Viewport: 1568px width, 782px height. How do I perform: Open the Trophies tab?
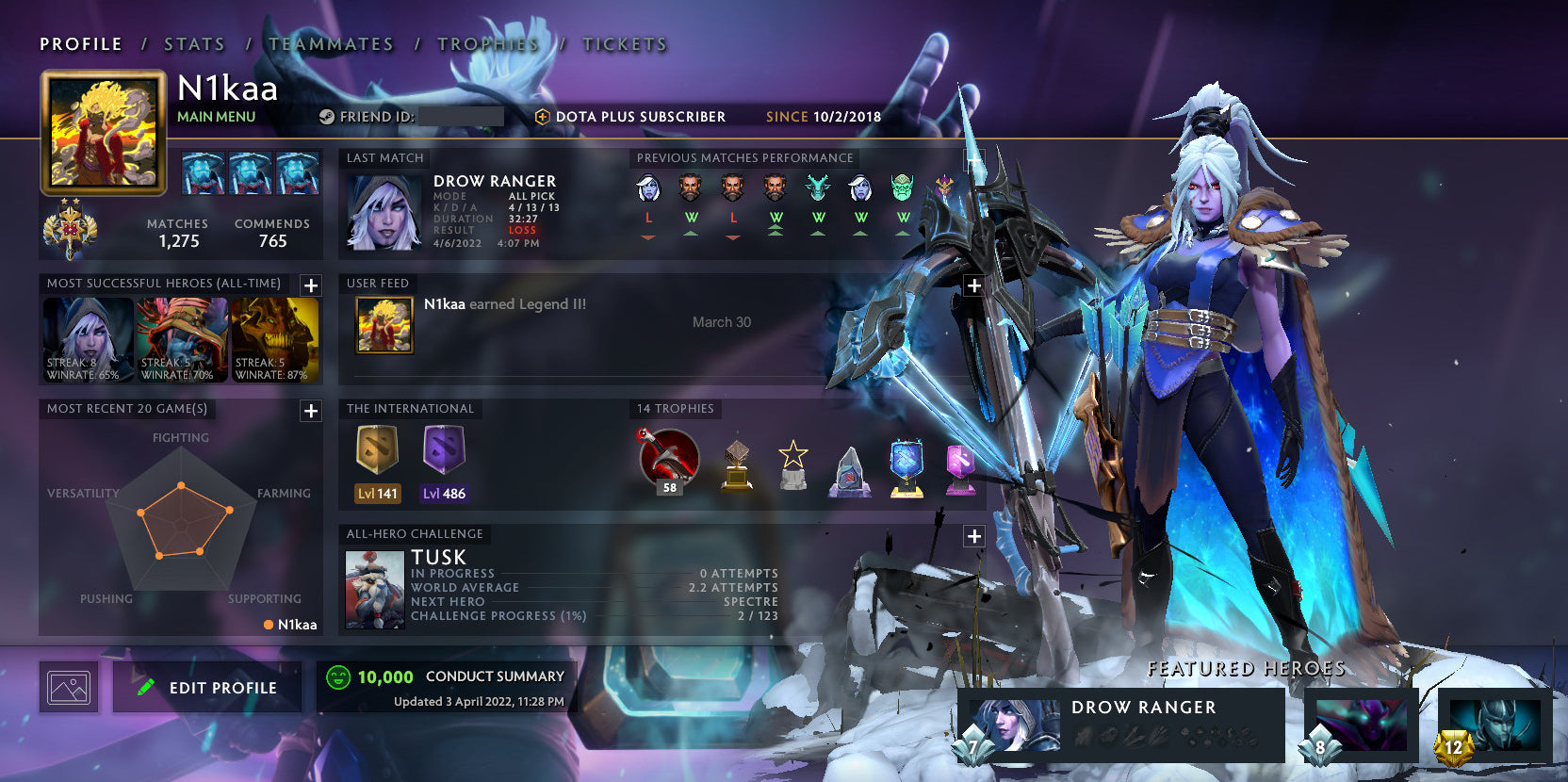(486, 44)
